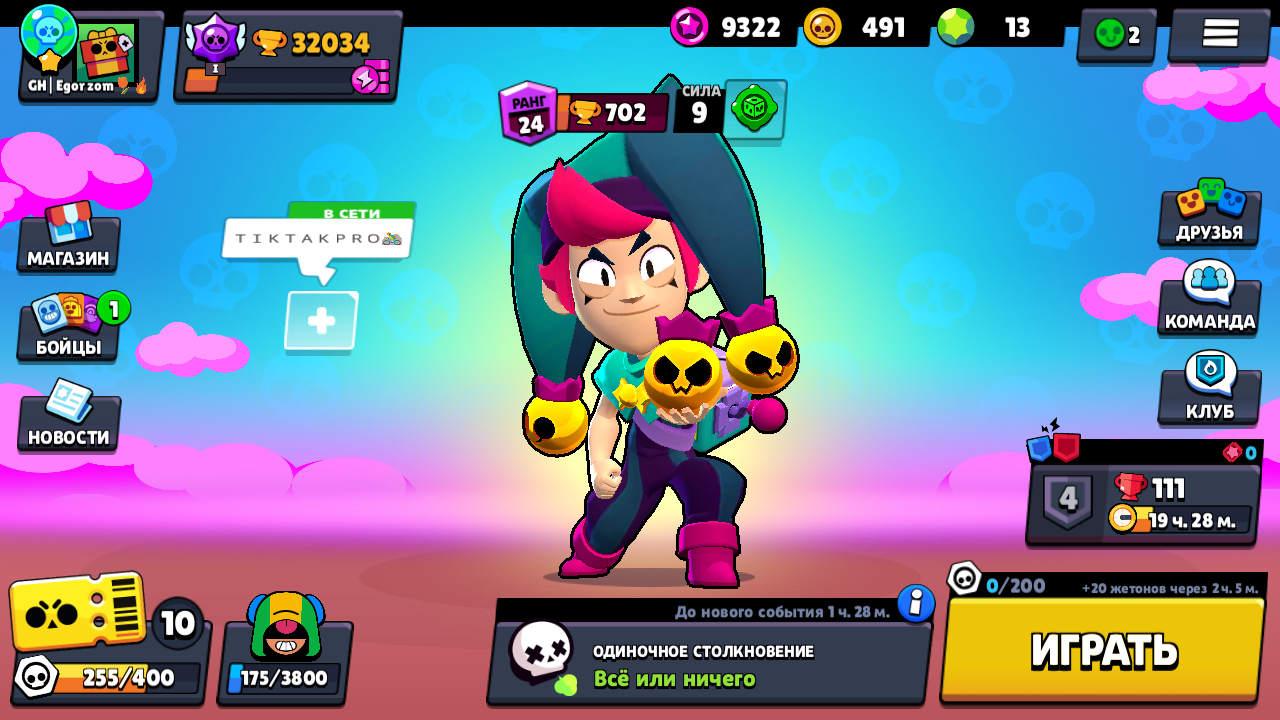Open the hamburger main menu
The width and height of the screenshot is (1280, 720).
coord(1220,34)
